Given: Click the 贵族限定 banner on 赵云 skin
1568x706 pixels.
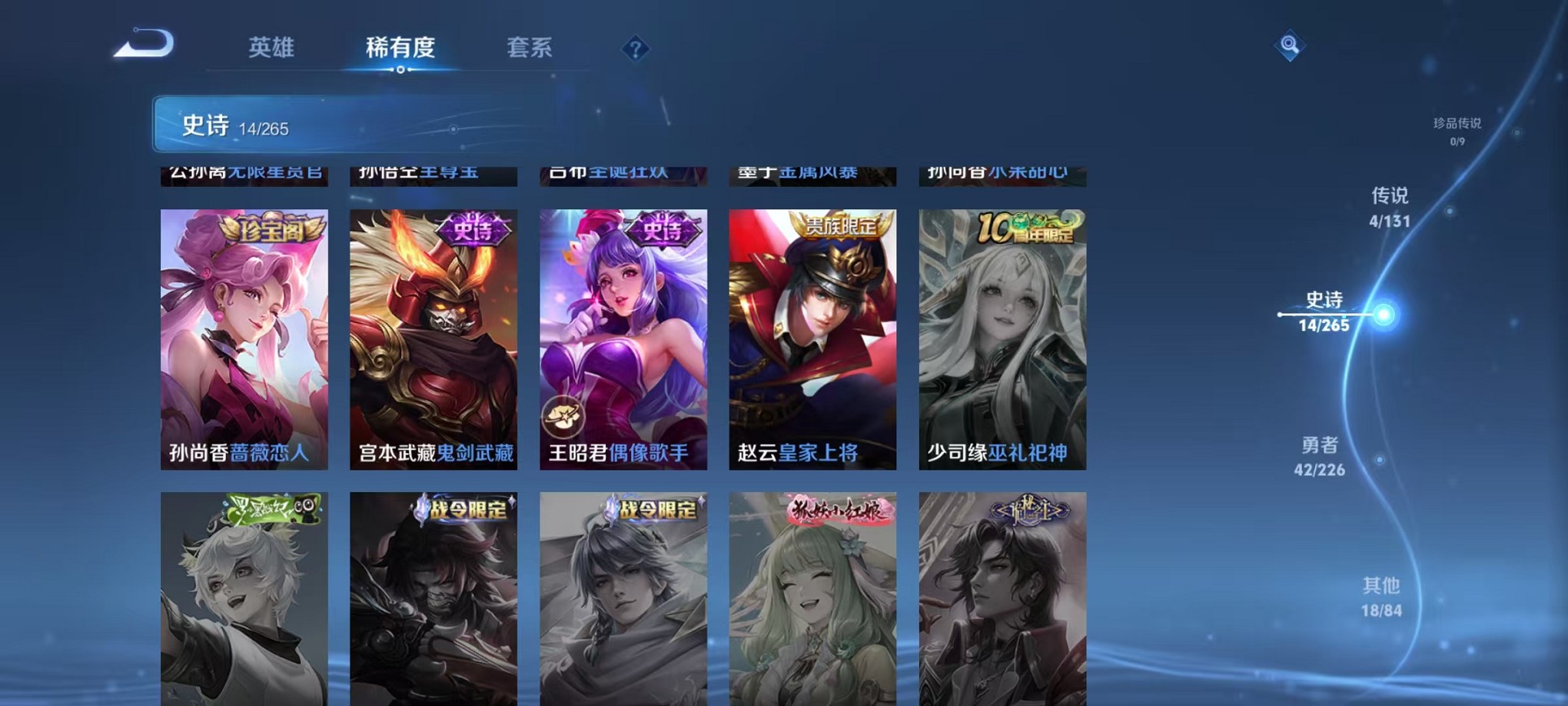Looking at the screenshot, I should tap(845, 228).
